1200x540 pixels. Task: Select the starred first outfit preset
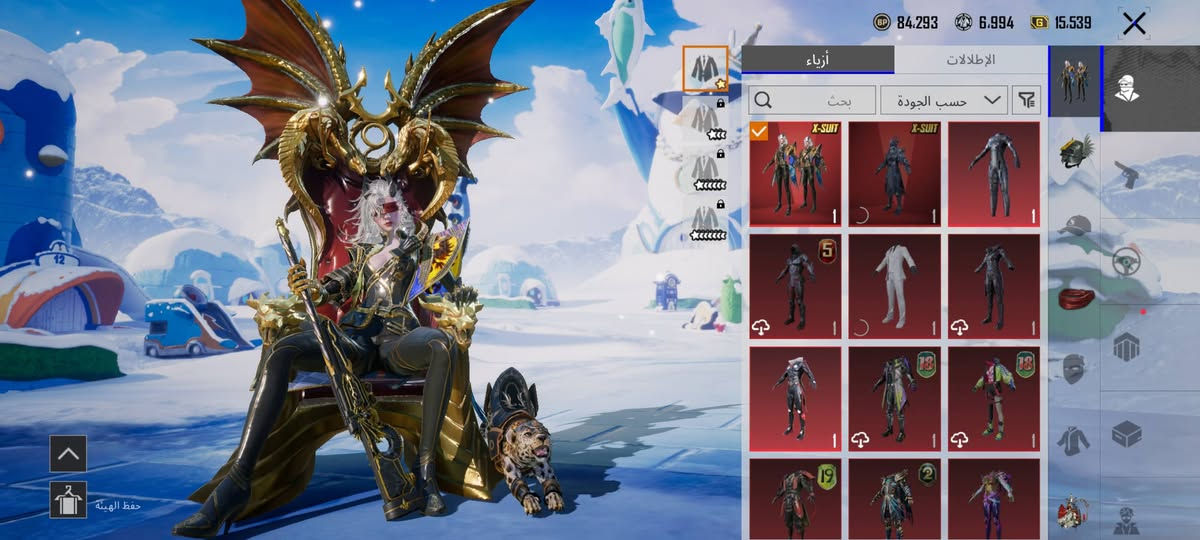coord(705,68)
